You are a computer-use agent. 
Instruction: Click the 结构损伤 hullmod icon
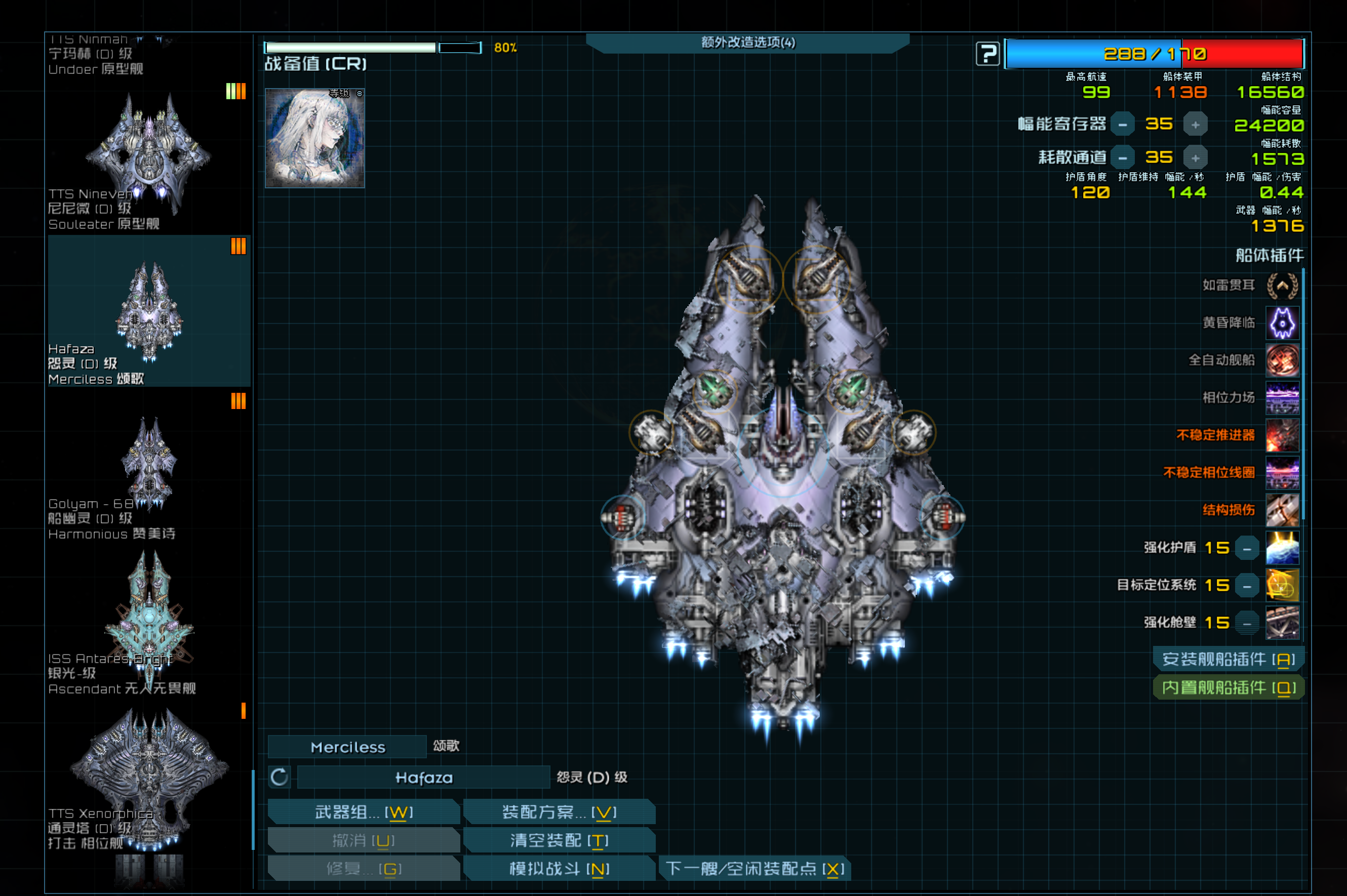[1282, 510]
